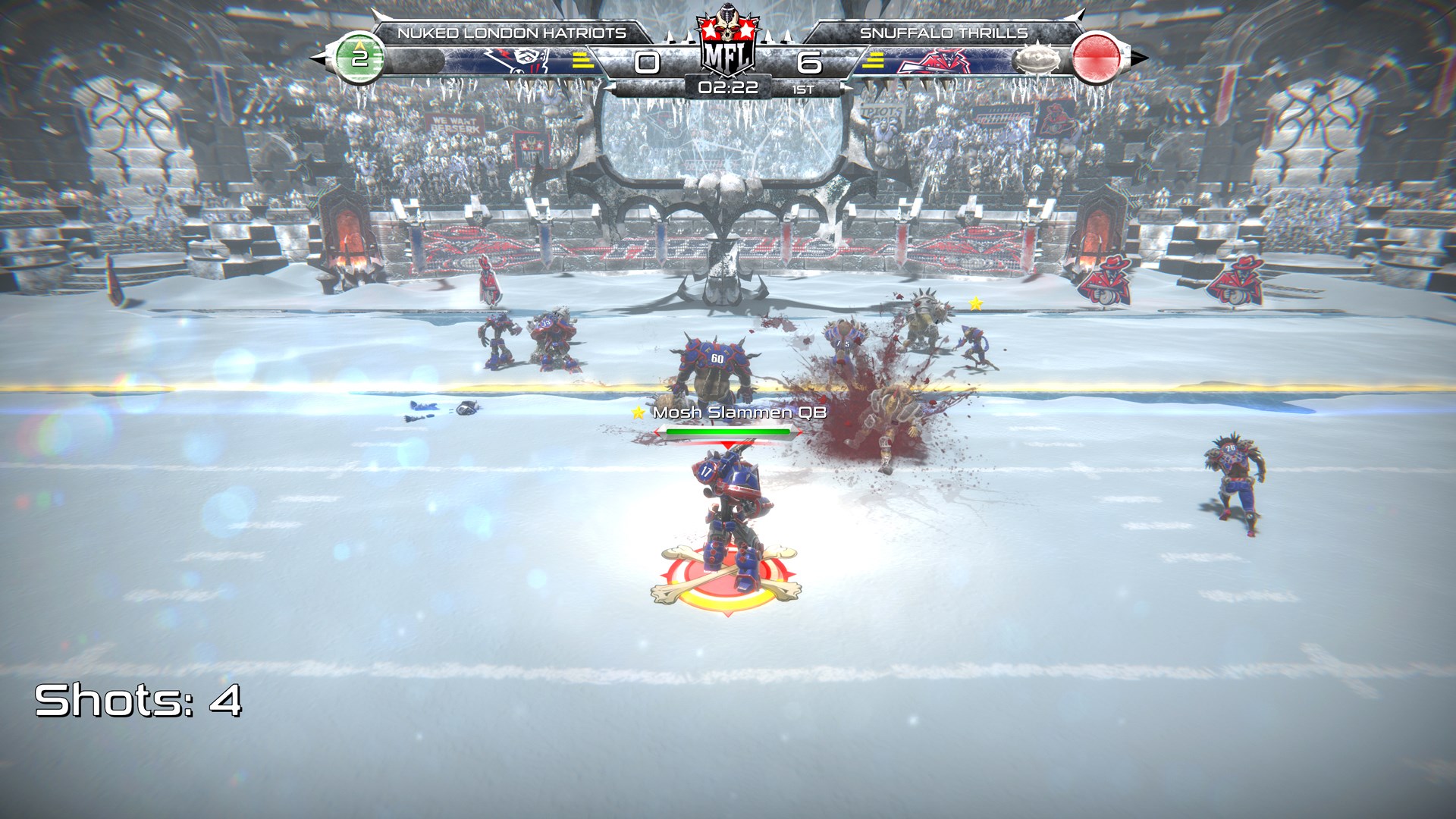Click the green down marker showing 2
Screen dimensions: 1456x819
[362, 58]
